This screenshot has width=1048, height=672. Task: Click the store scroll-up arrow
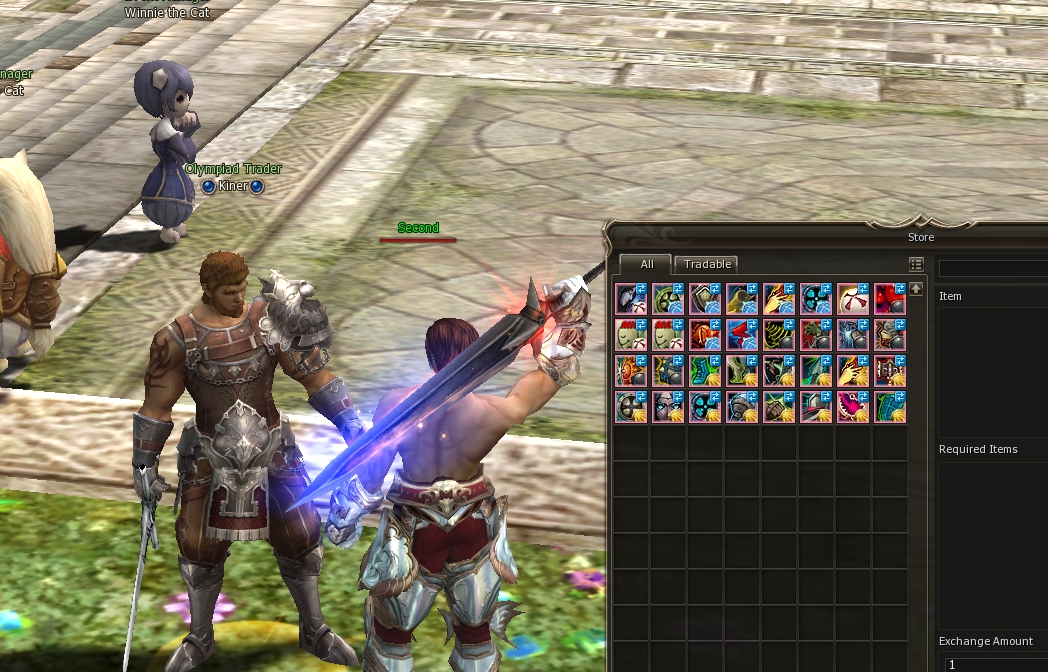(x=916, y=289)
